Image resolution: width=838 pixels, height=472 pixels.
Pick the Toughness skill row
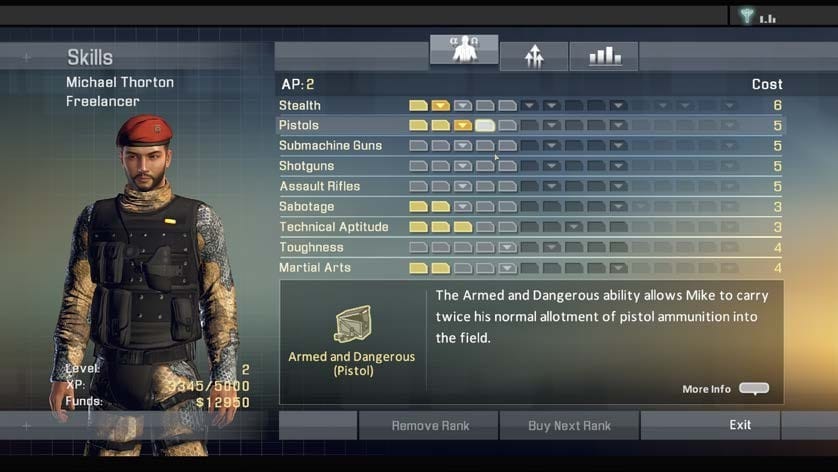(x=311, y=247)
